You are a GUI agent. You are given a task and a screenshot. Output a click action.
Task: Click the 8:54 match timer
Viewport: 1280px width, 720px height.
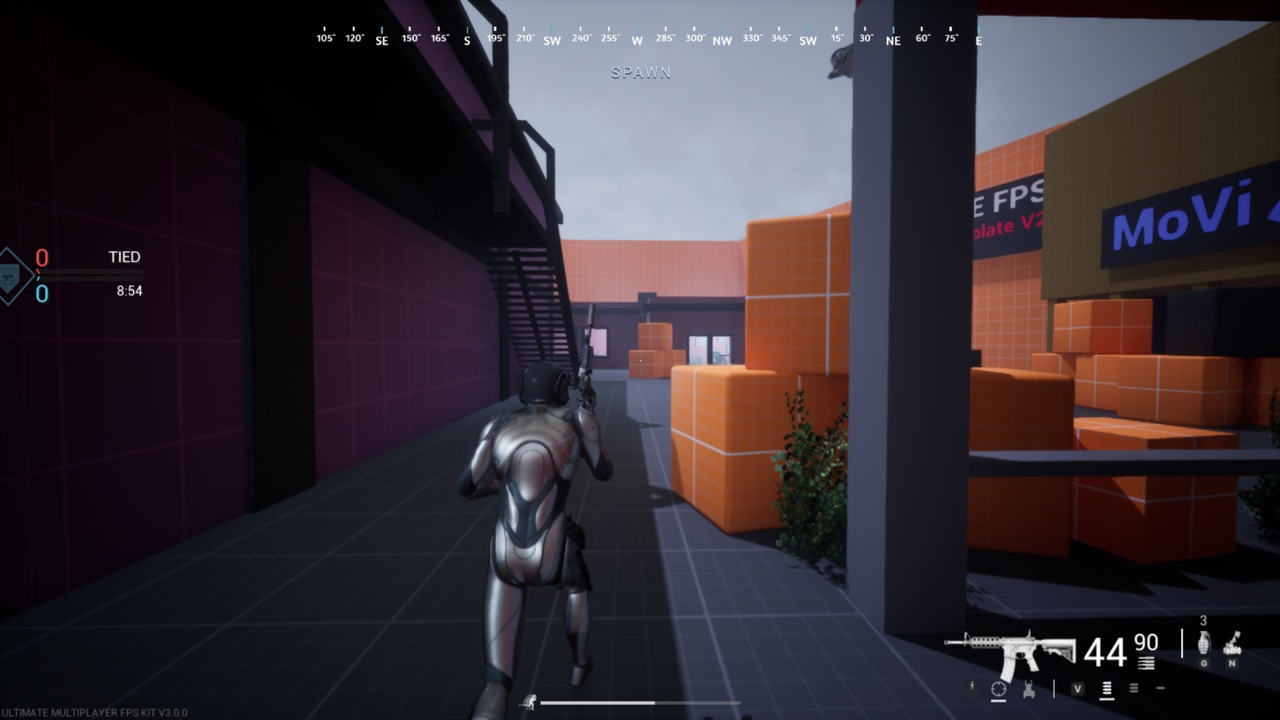pos(130,290)
